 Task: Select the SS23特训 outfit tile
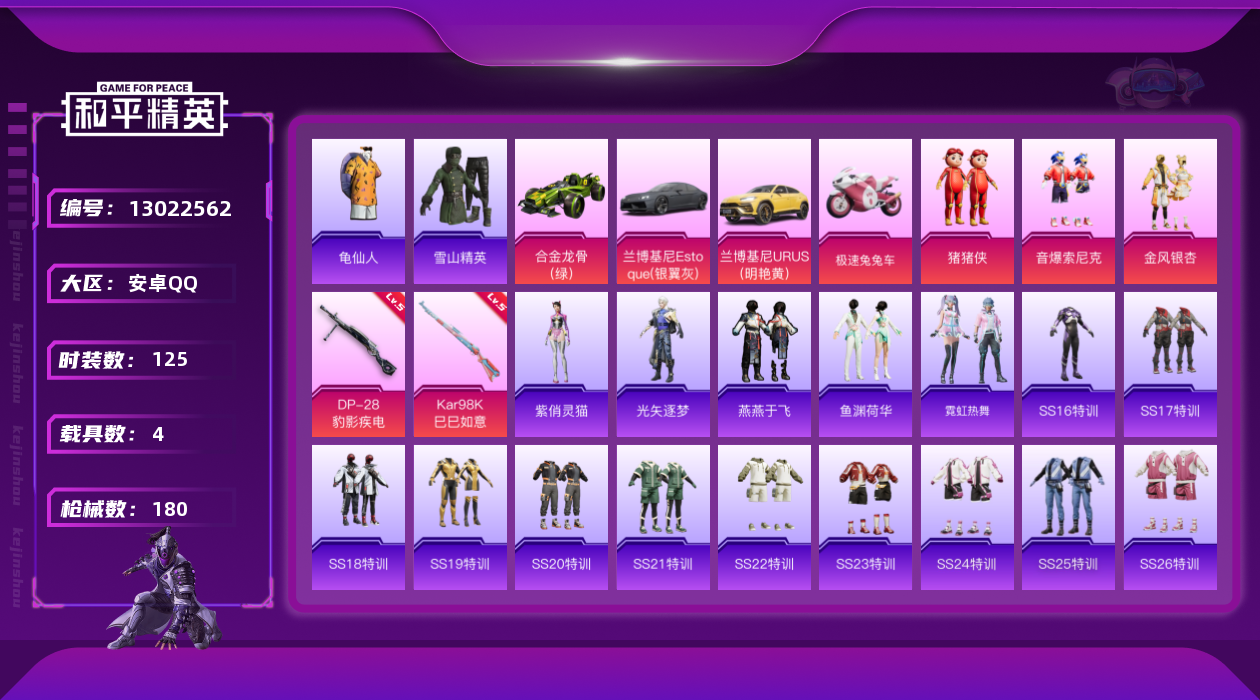tap(865, 517)
